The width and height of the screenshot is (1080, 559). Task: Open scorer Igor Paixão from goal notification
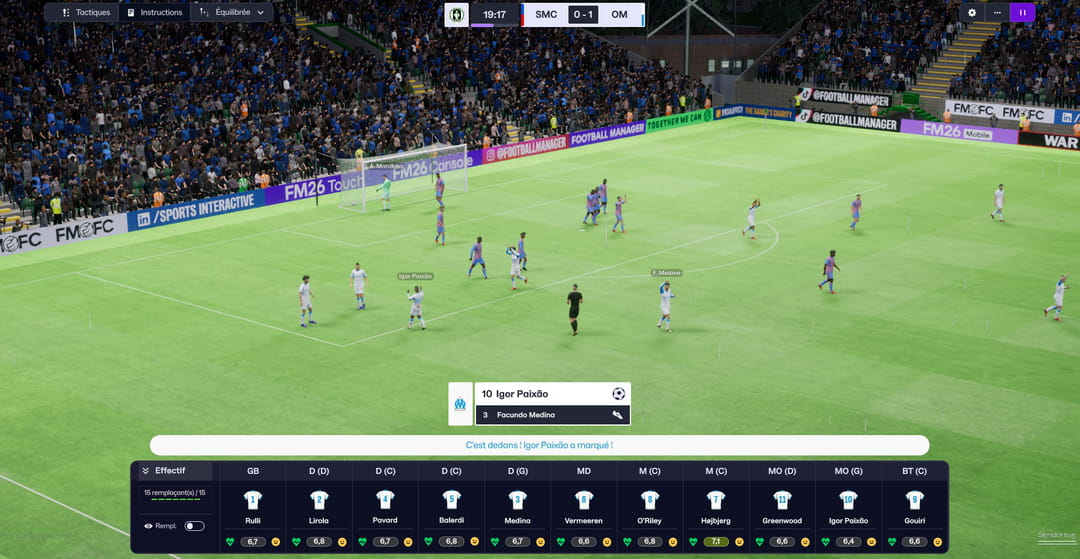pyautogui.click(x=522, y=393)
